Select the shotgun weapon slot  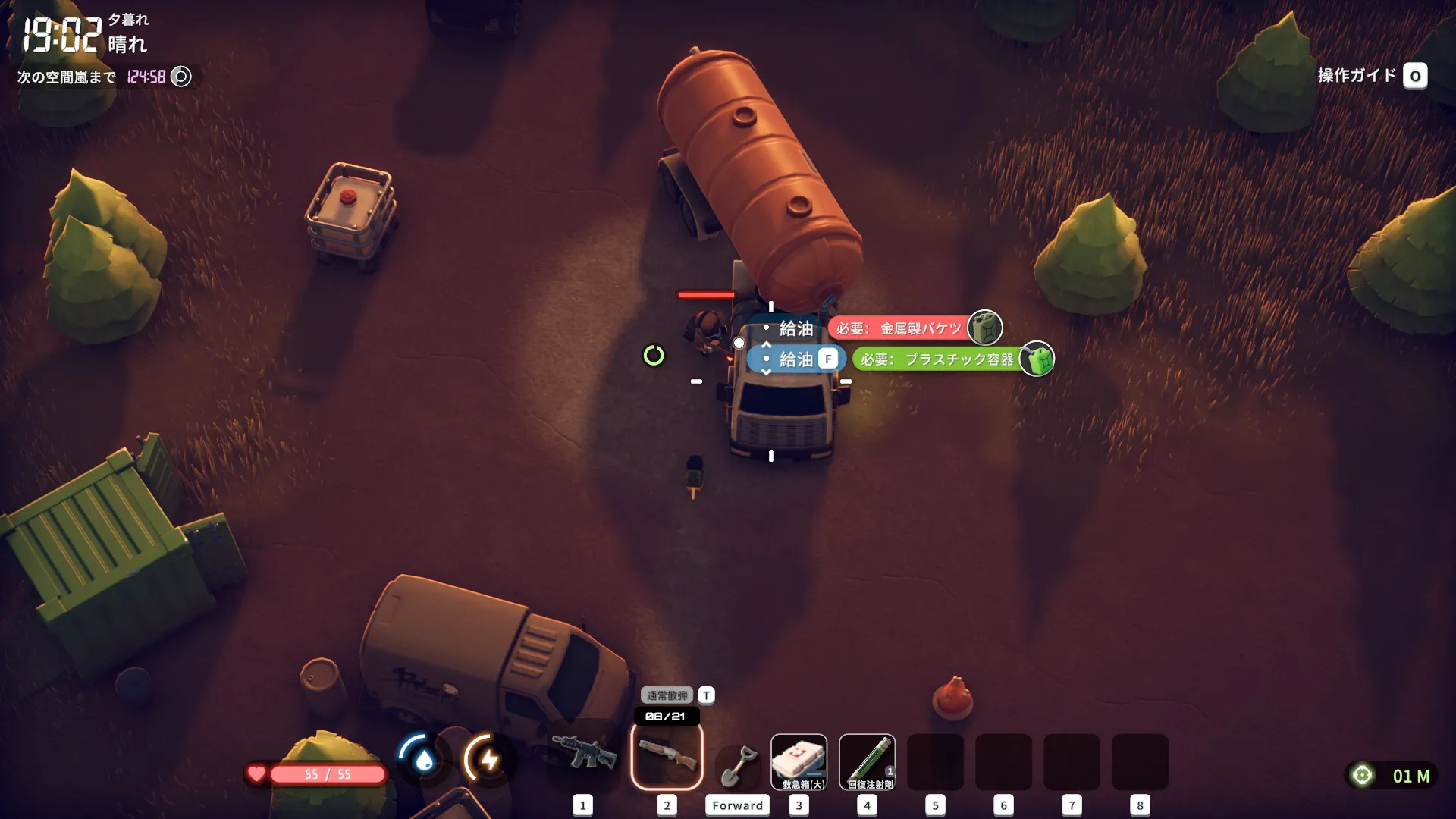click(667, 755)
